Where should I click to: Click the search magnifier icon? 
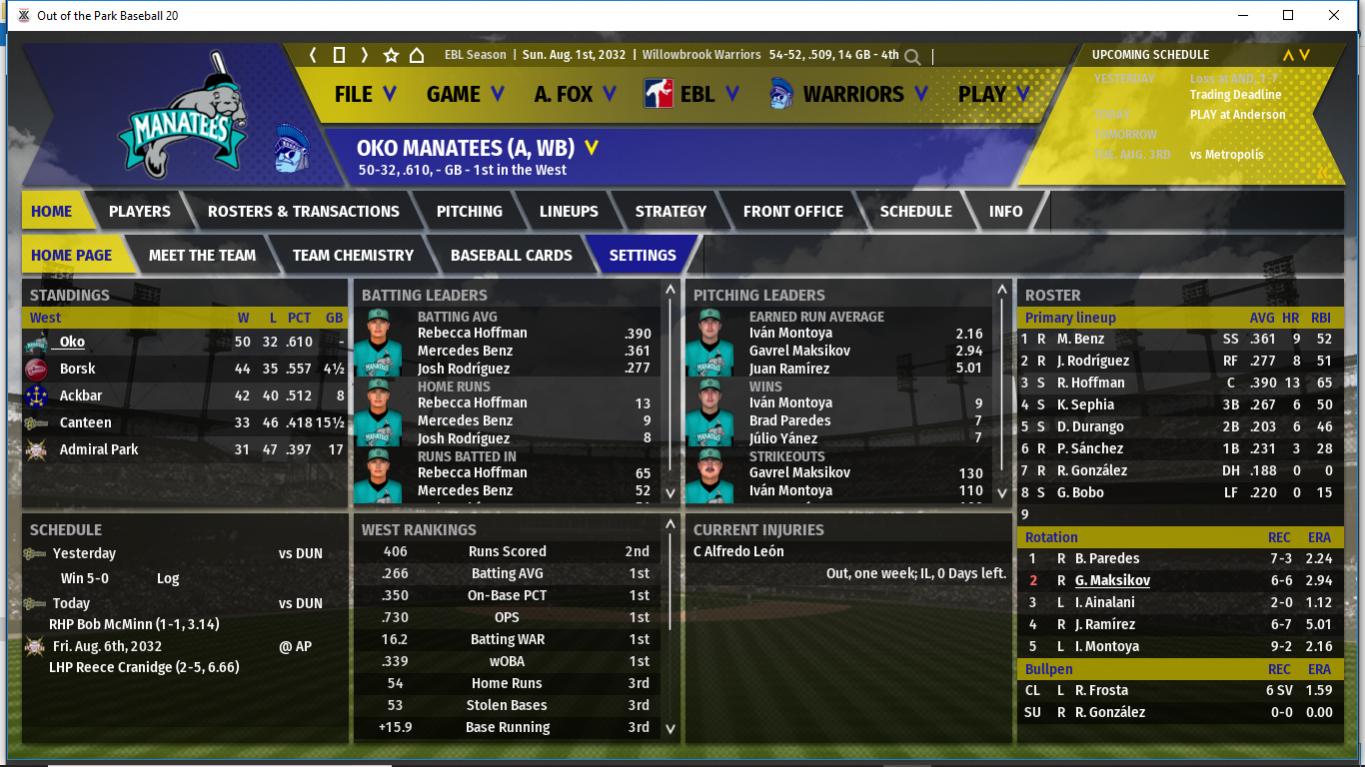pos(912,57)
